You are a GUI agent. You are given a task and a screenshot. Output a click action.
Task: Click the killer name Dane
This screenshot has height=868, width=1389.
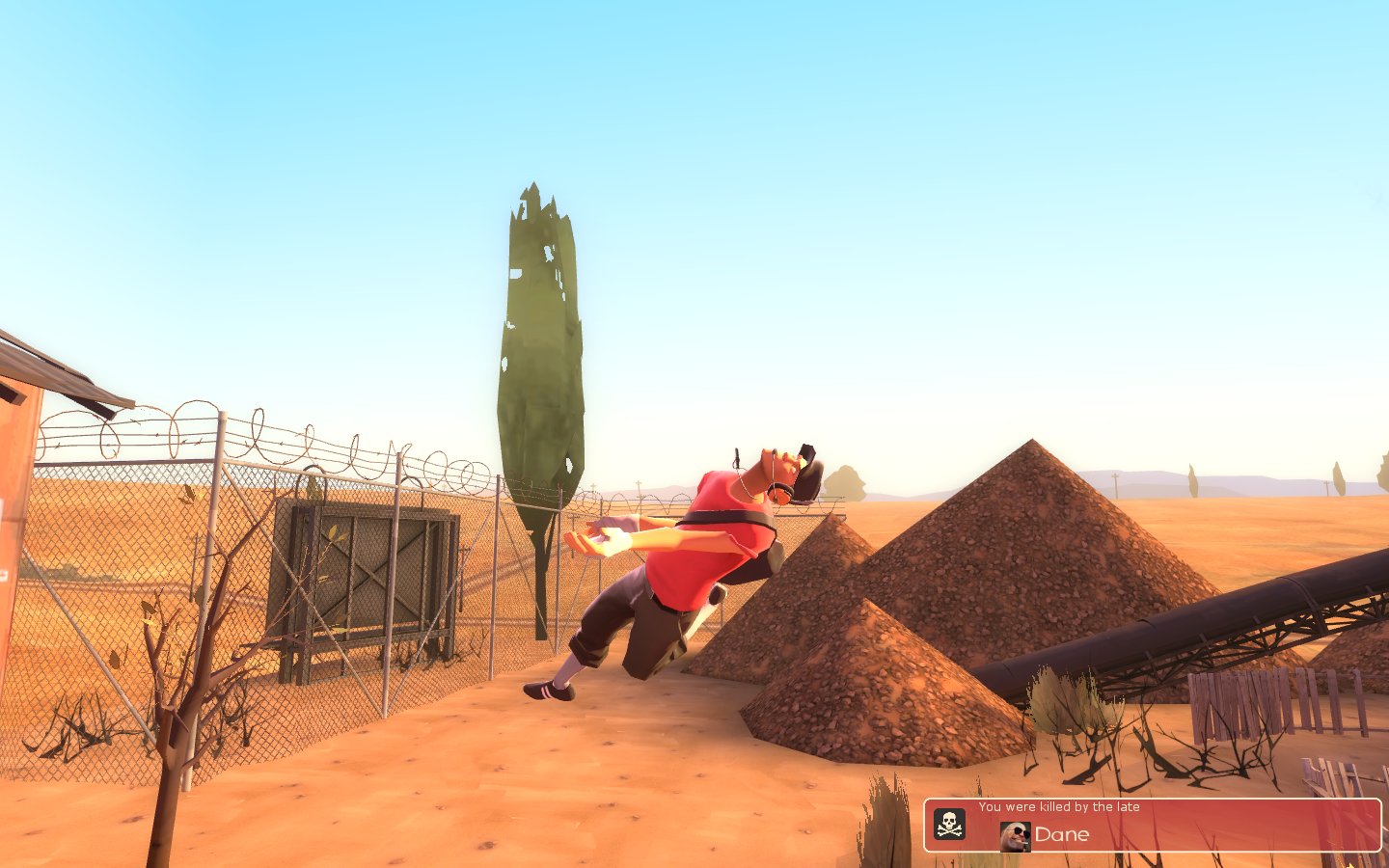point(1062,835)
